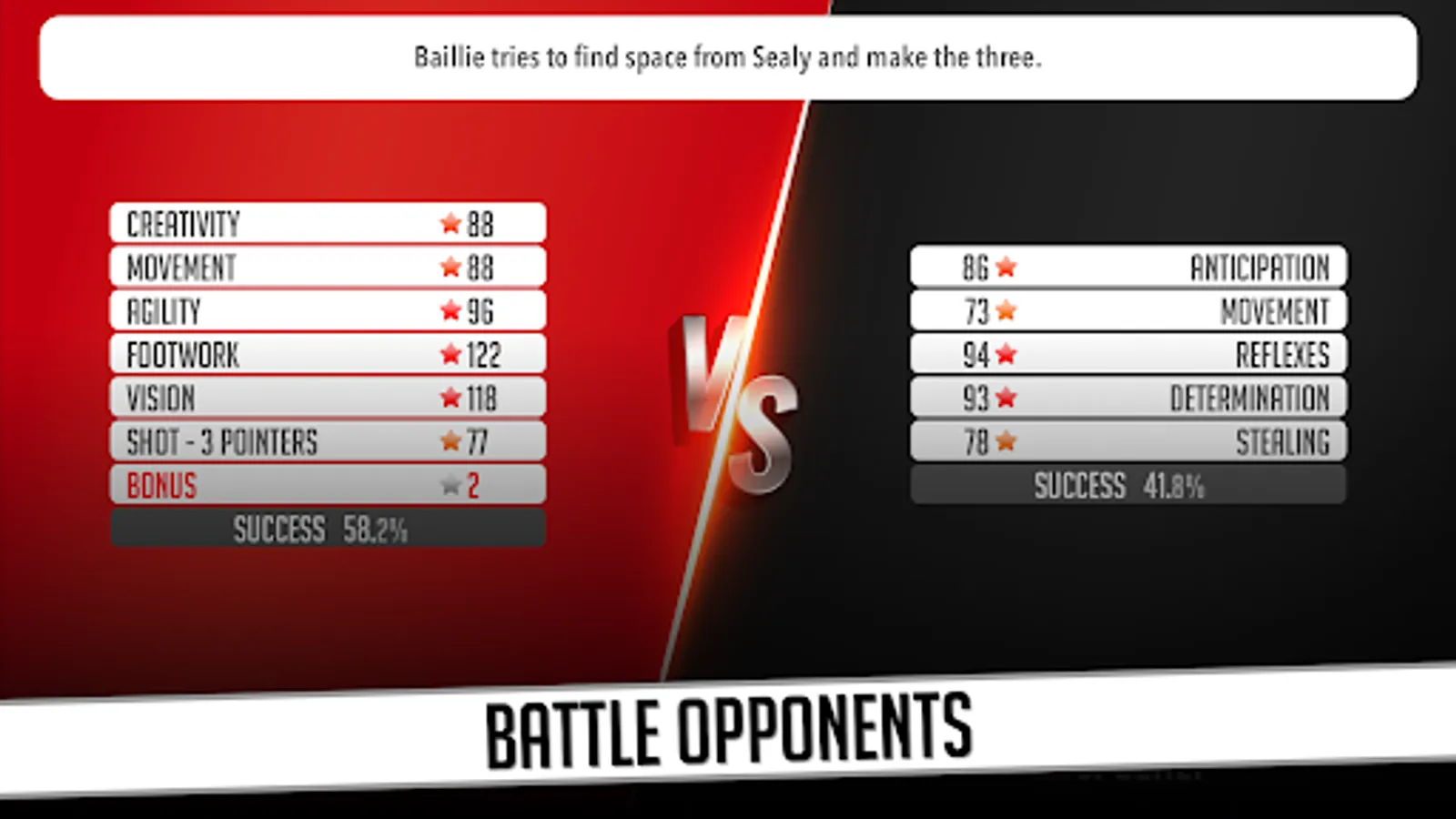Screen dimensions: 1456x819
Task: Click the VS emblem in the center
Action: point(737,400)
